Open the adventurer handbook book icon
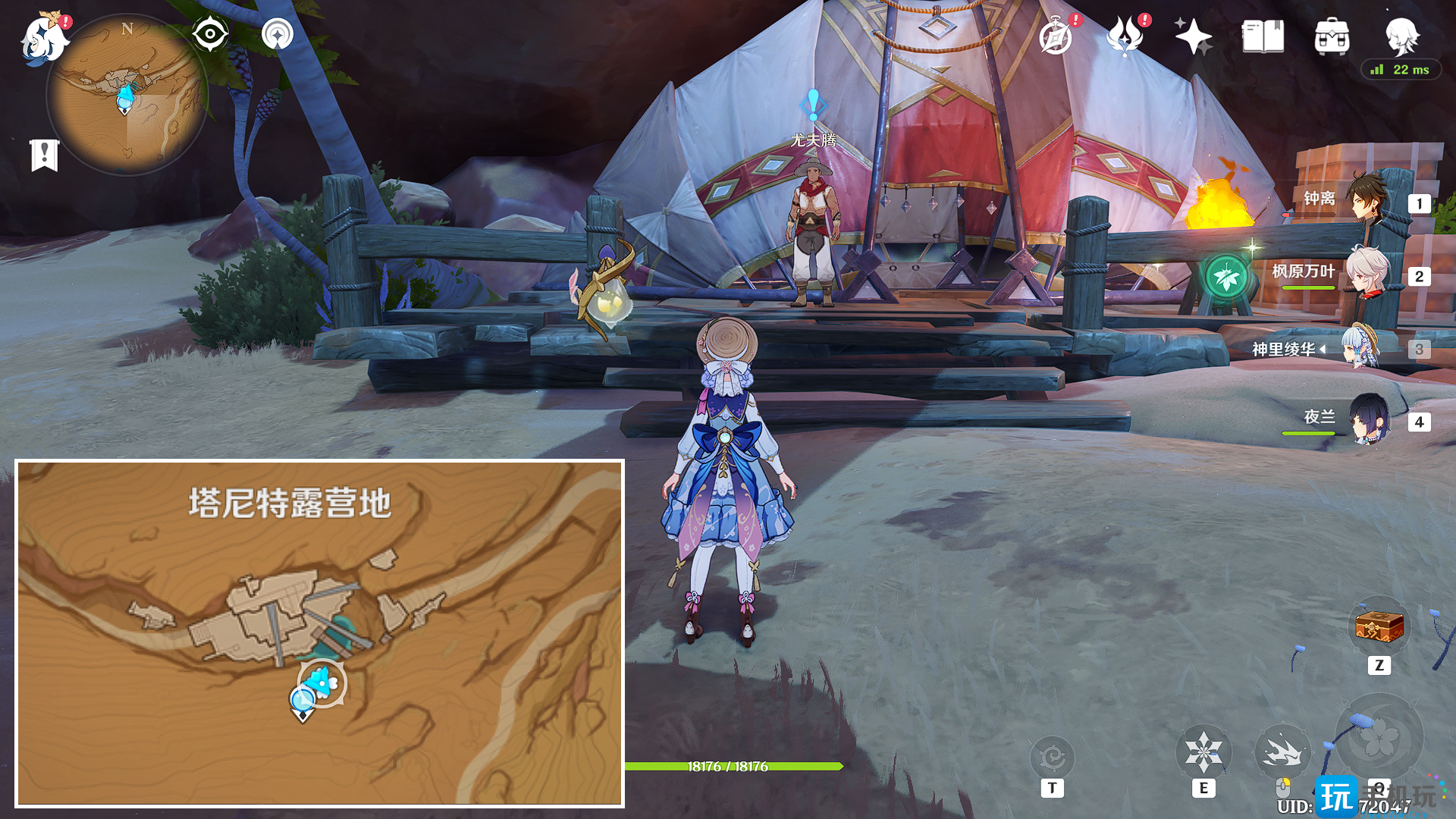Viewport: 1456px width, 819px height. tap(1263, 36)
